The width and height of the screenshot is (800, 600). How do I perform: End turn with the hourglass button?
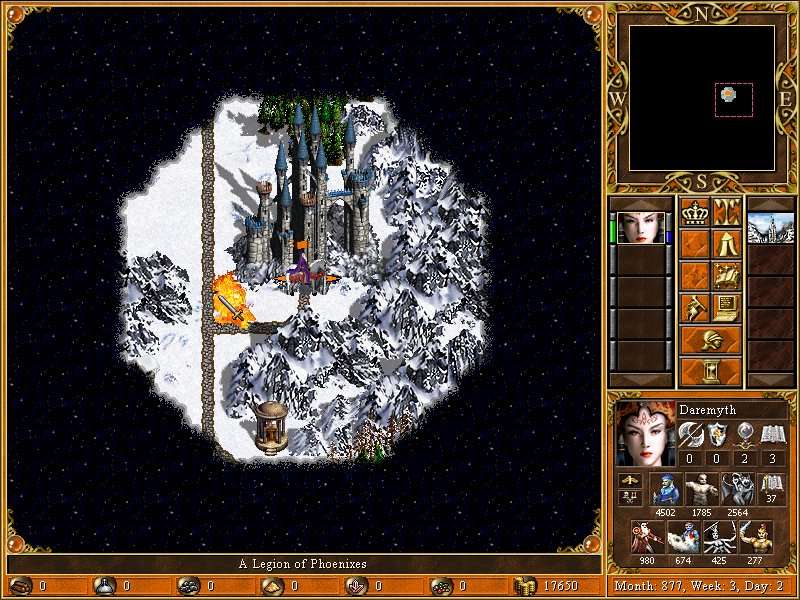click(710, 371)
